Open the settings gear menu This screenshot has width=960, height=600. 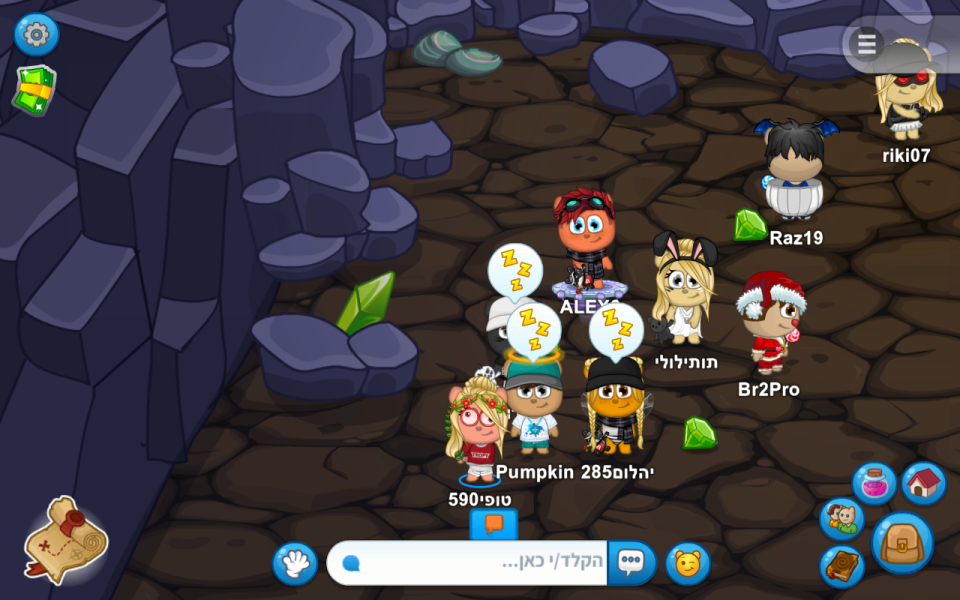[36, 35]
